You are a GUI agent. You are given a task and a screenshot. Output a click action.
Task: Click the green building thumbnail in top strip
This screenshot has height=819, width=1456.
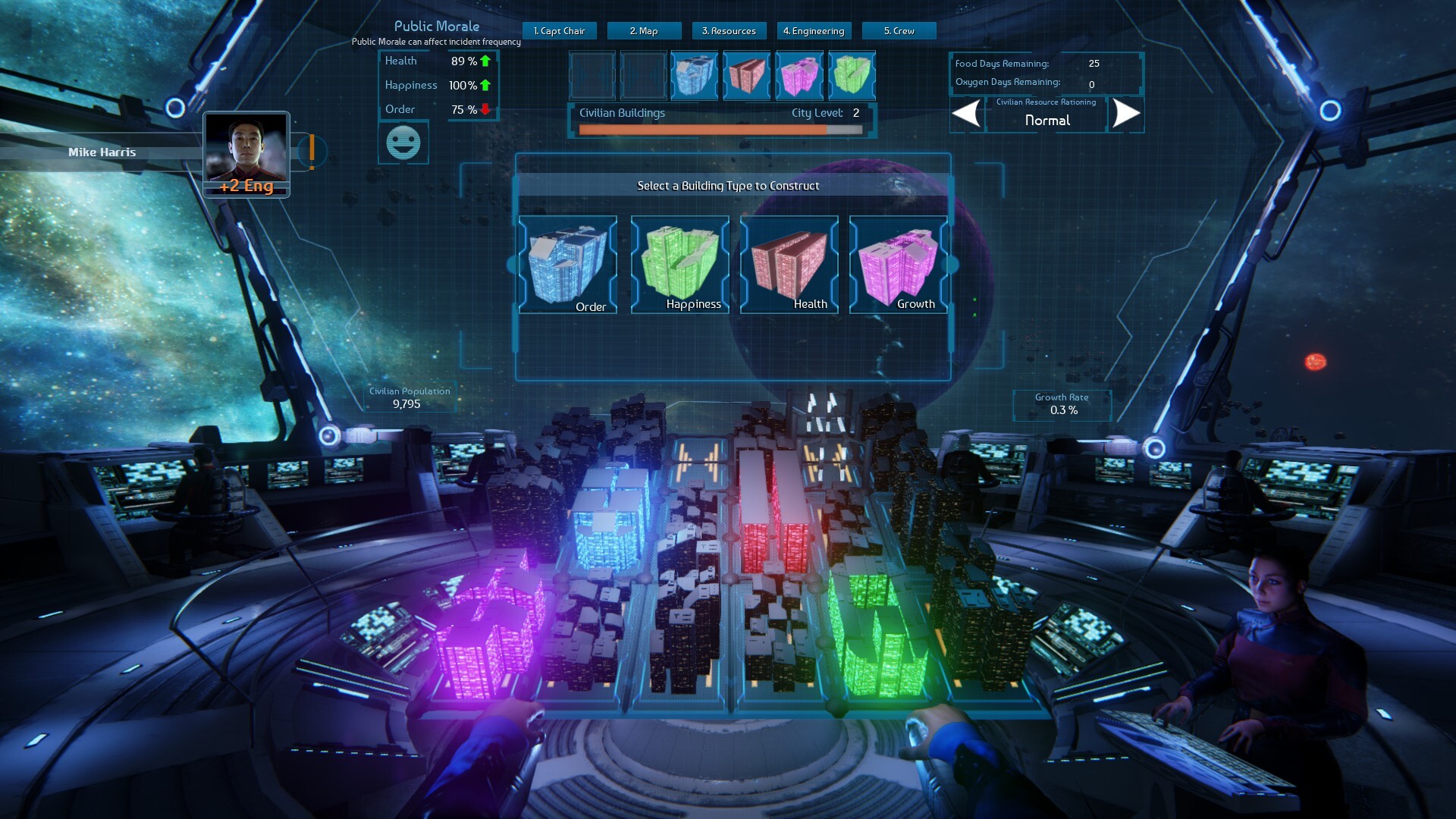pos(852,75)
